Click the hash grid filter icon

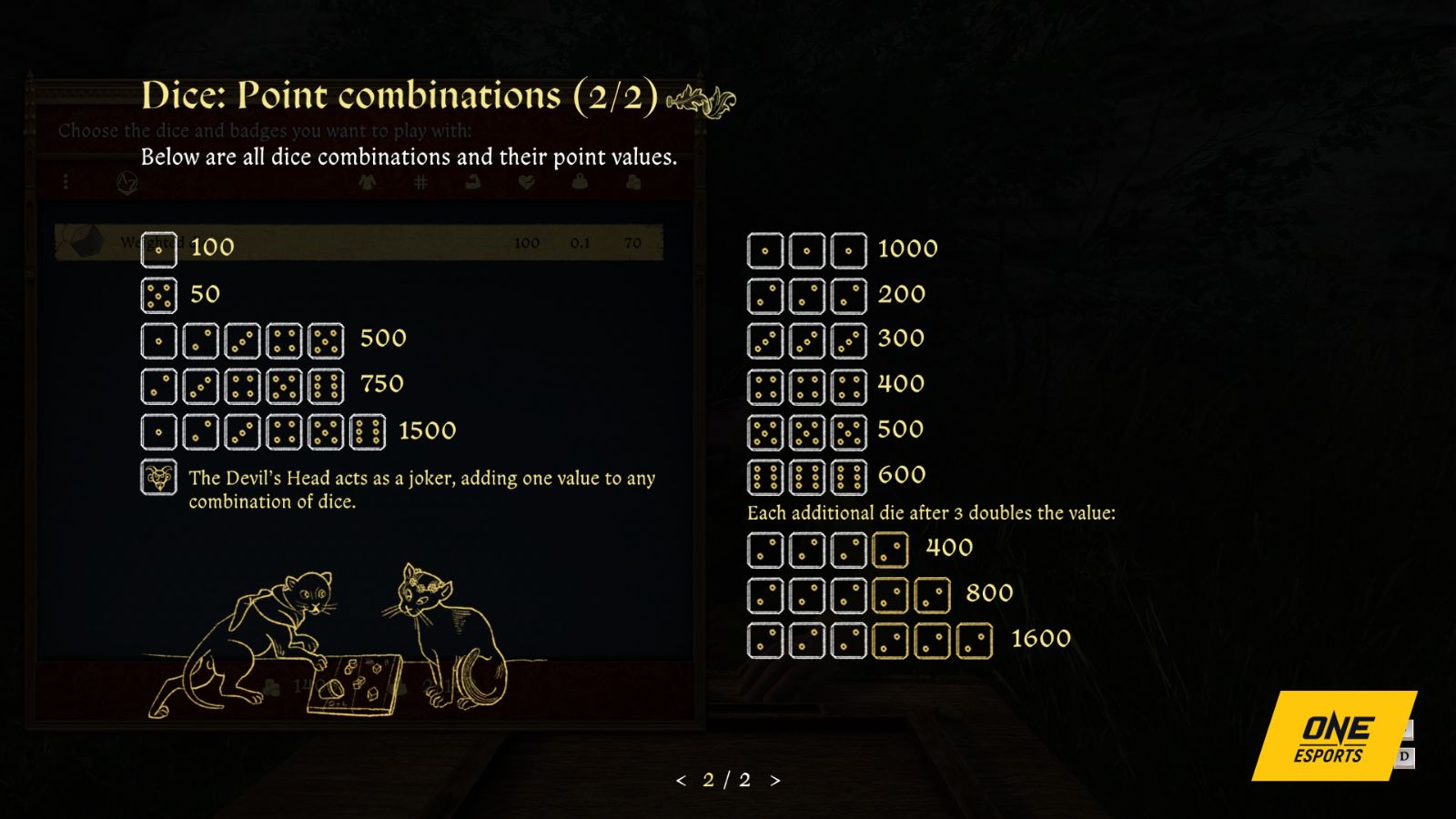(x=420, y=182)
